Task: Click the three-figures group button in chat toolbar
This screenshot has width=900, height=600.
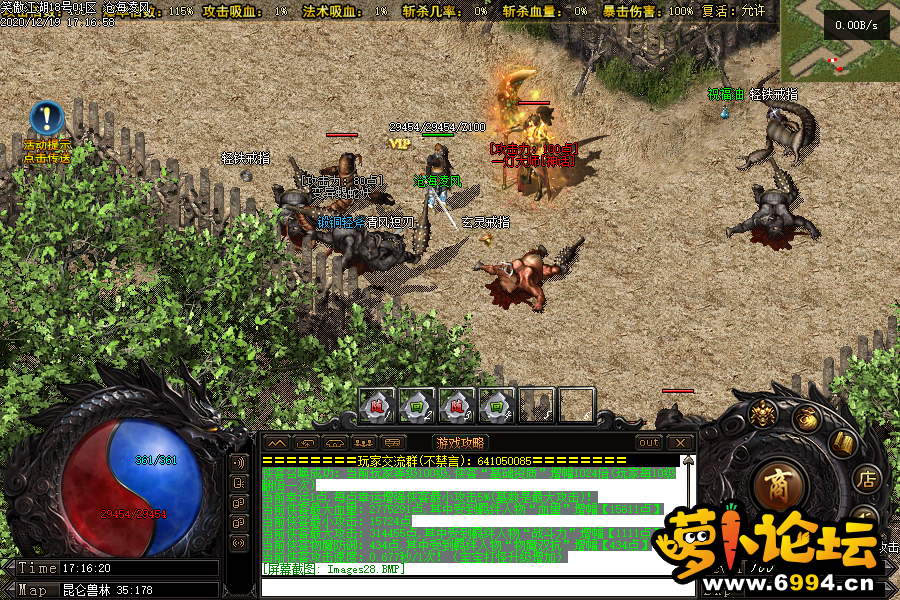Action: tap(364, 442)
